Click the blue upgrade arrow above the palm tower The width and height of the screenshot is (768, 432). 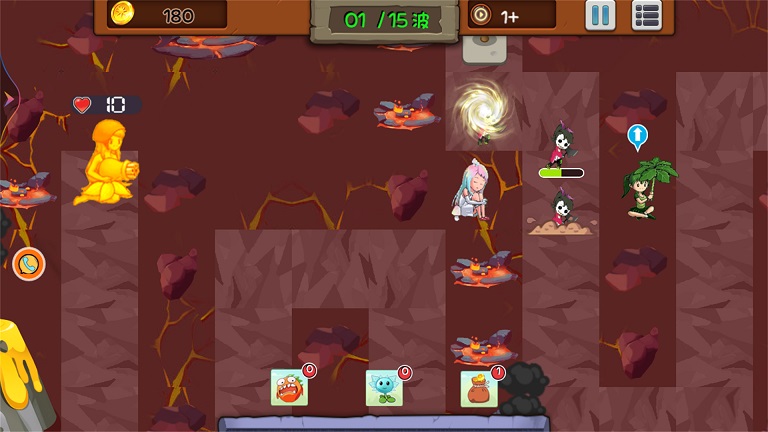tap(638, 137)
